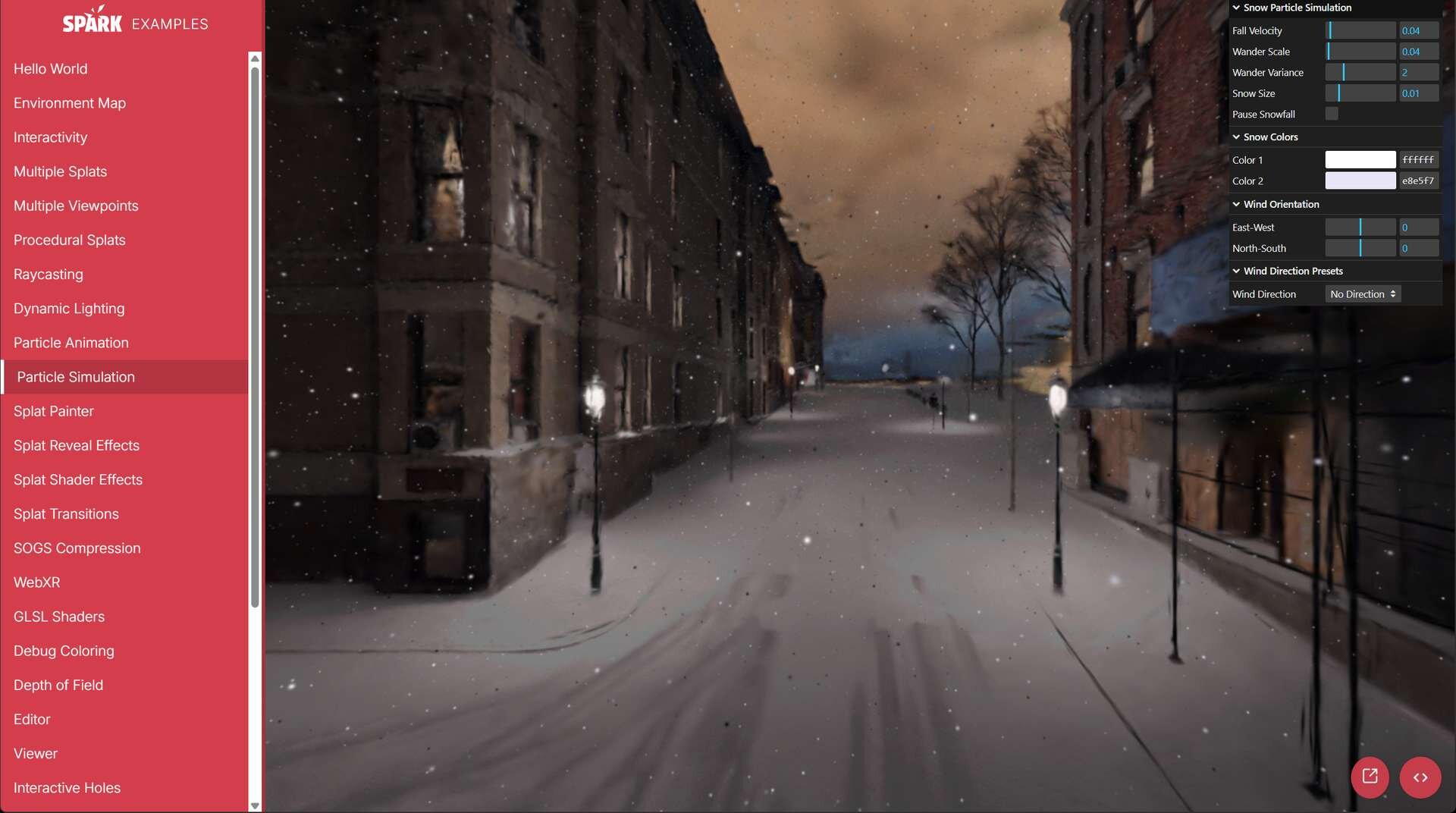Show the source code button
This screenshot has width=1456, height=813.
1420,777
